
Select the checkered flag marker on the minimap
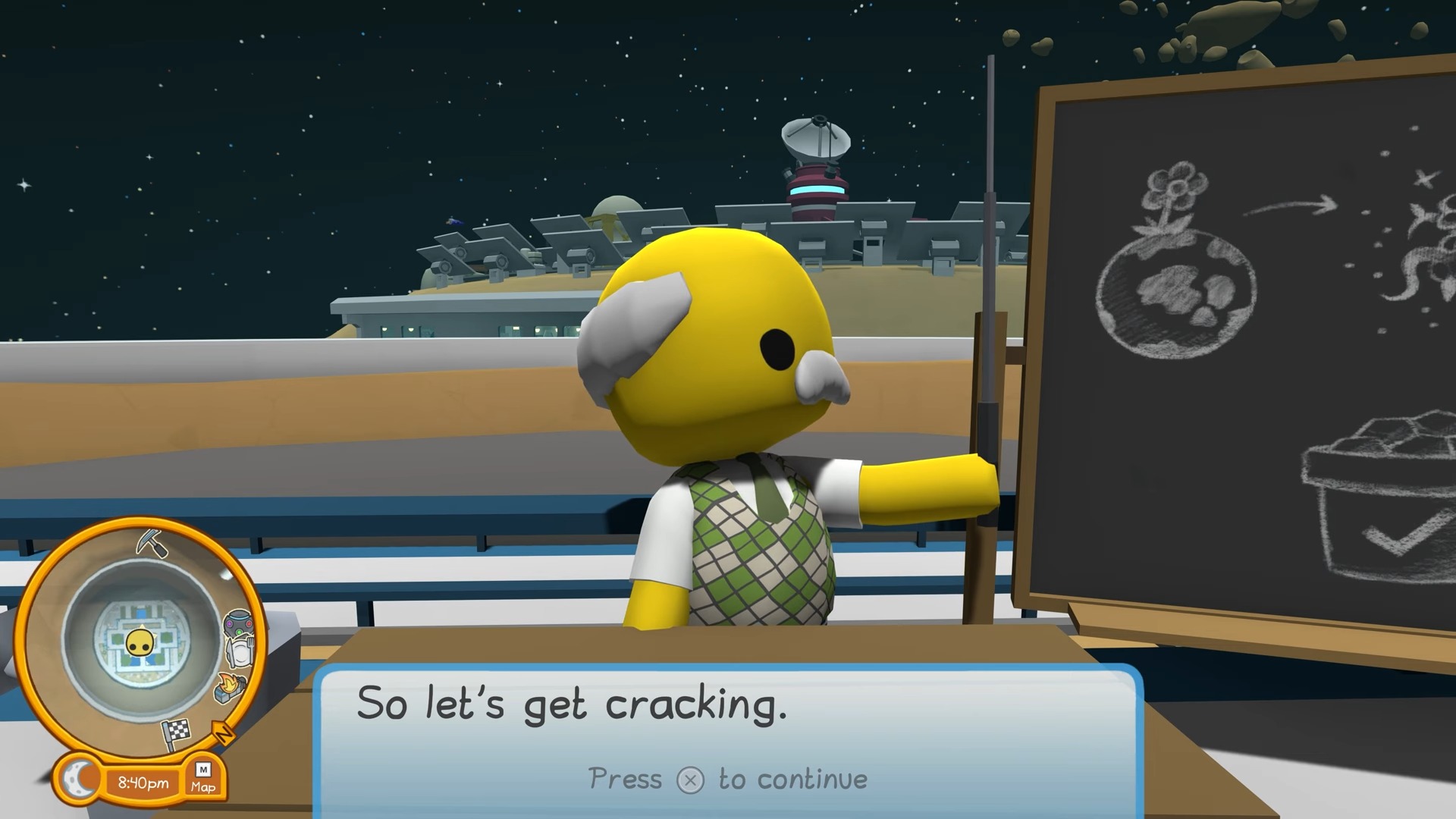177,733
